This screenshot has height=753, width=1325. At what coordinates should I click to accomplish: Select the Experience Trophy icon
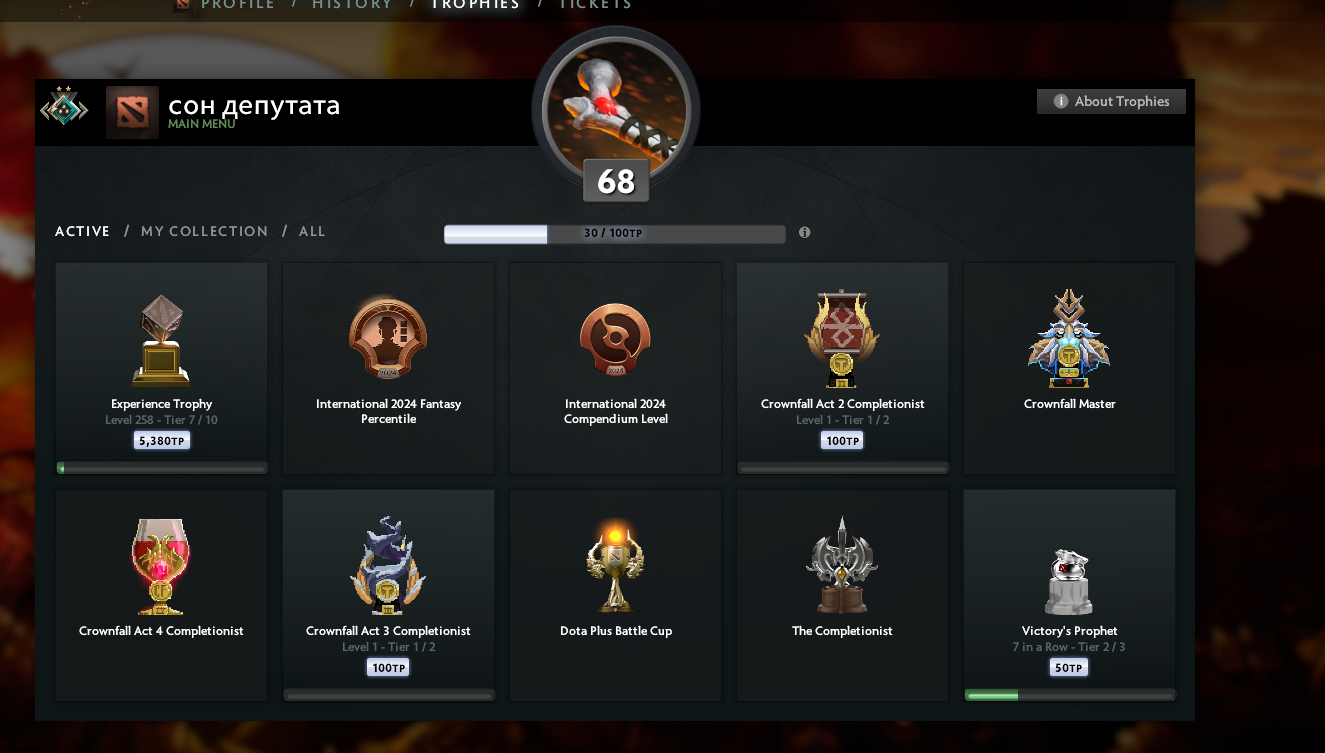click(x=161, y=338)
